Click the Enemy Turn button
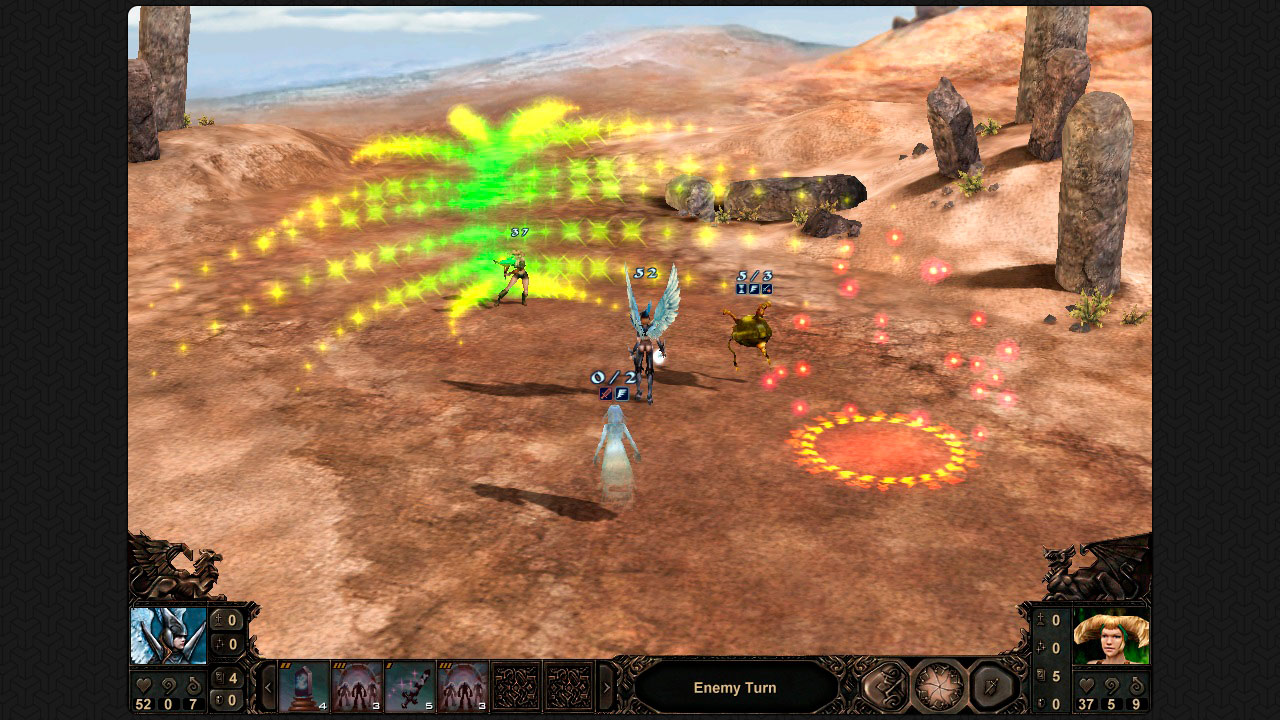The image size is (1280, 720). point(737,688)
